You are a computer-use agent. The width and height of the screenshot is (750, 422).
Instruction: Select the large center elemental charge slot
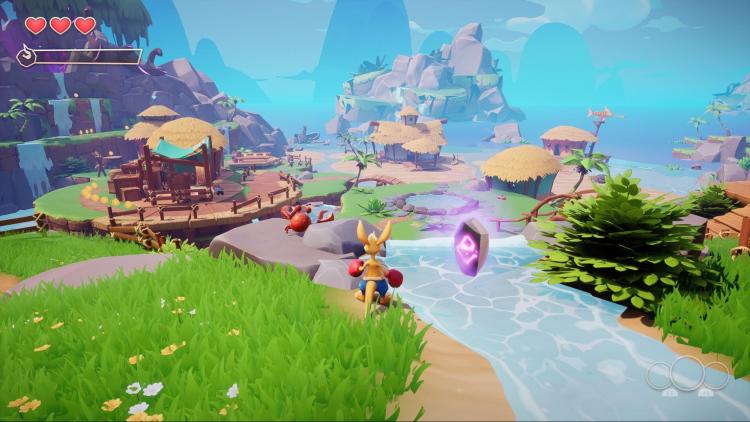click(687, 375)
